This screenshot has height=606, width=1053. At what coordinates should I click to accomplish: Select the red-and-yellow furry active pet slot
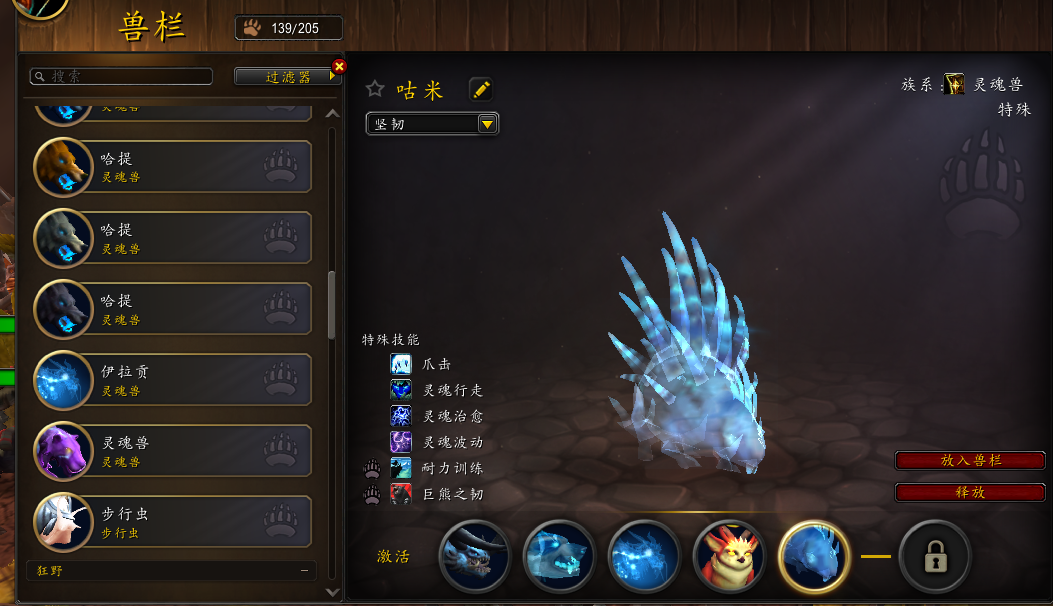tap(729, 557)
